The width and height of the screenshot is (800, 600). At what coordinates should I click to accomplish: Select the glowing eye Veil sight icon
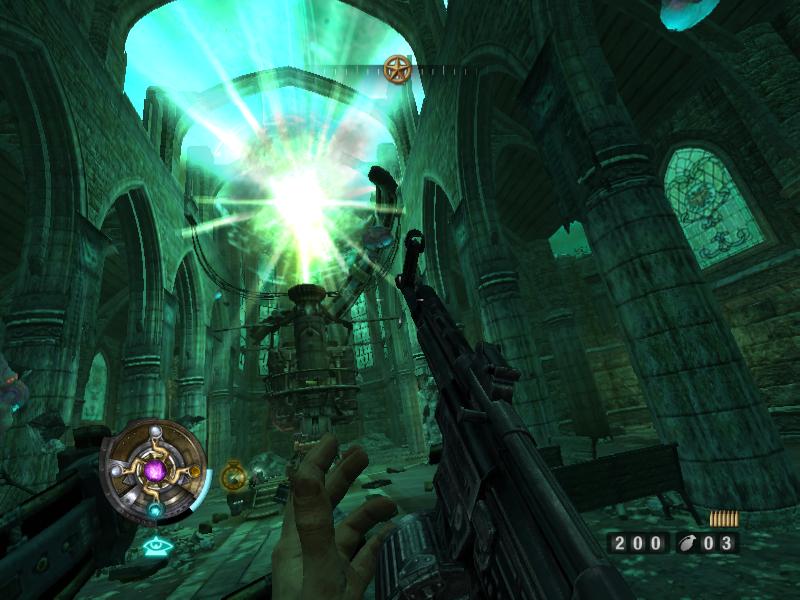coord(154,547)
